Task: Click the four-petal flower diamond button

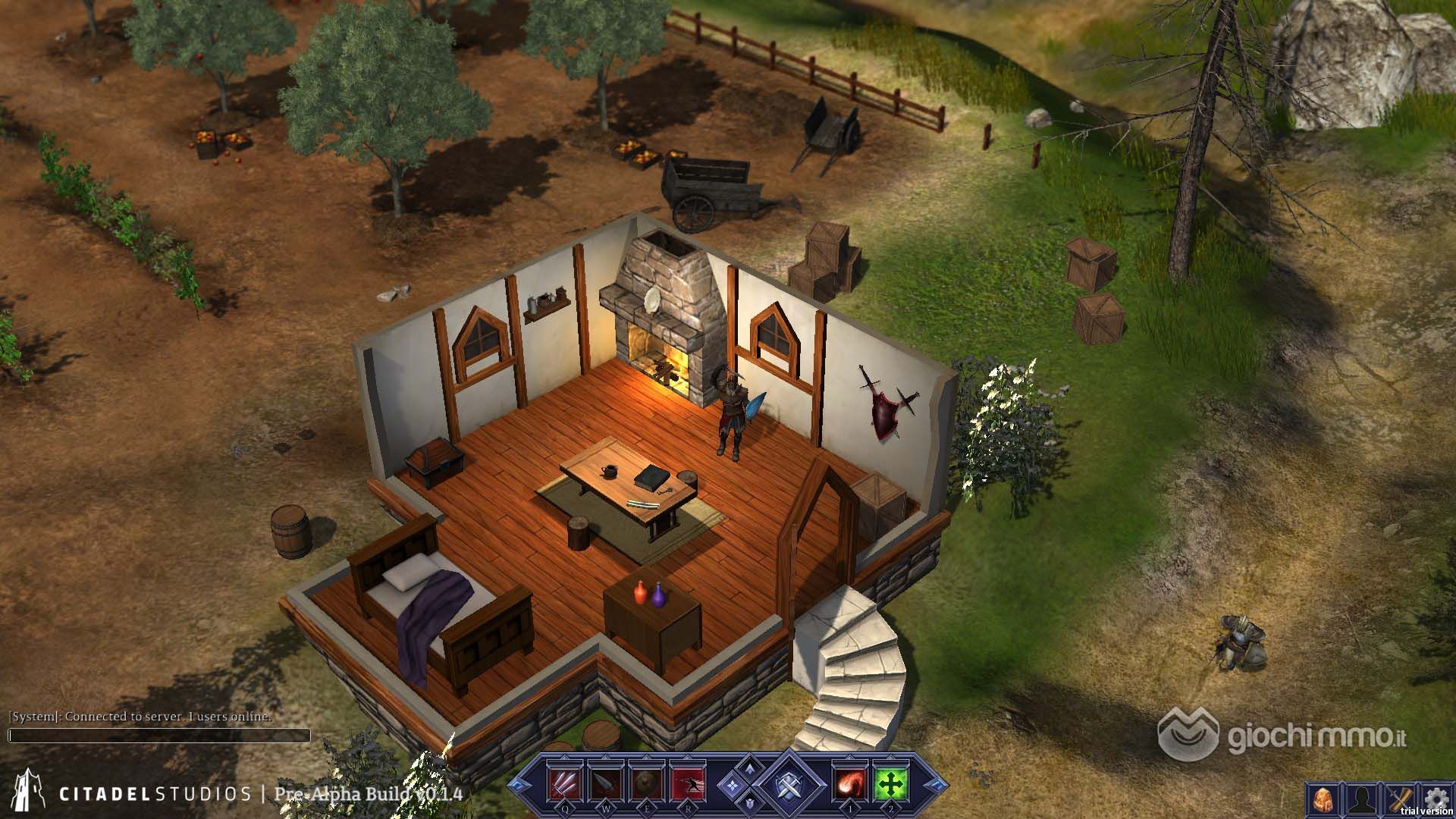Action: 733,784
